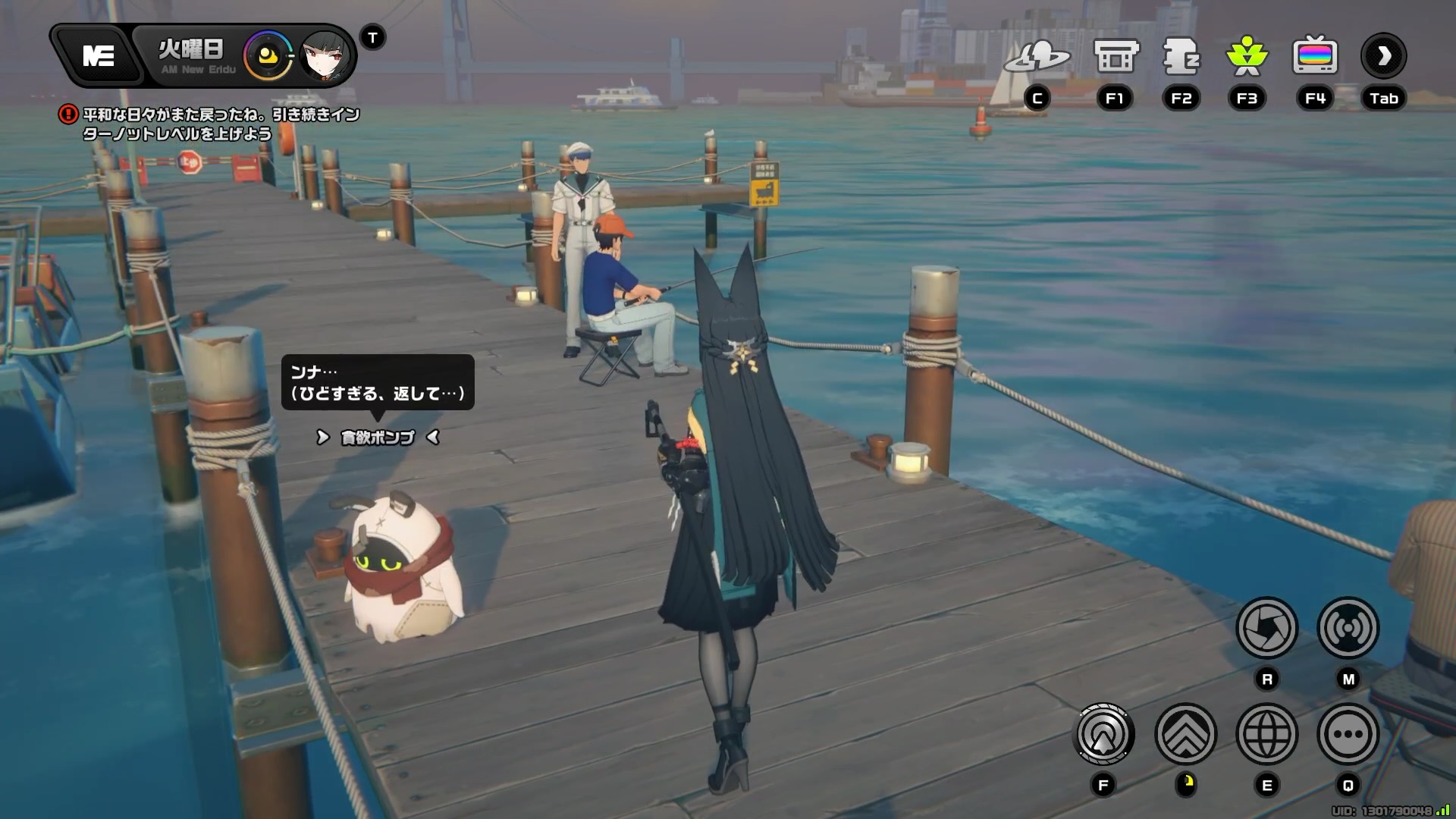
Task: Click the signal broadcast wave button
Action: 1348,628
